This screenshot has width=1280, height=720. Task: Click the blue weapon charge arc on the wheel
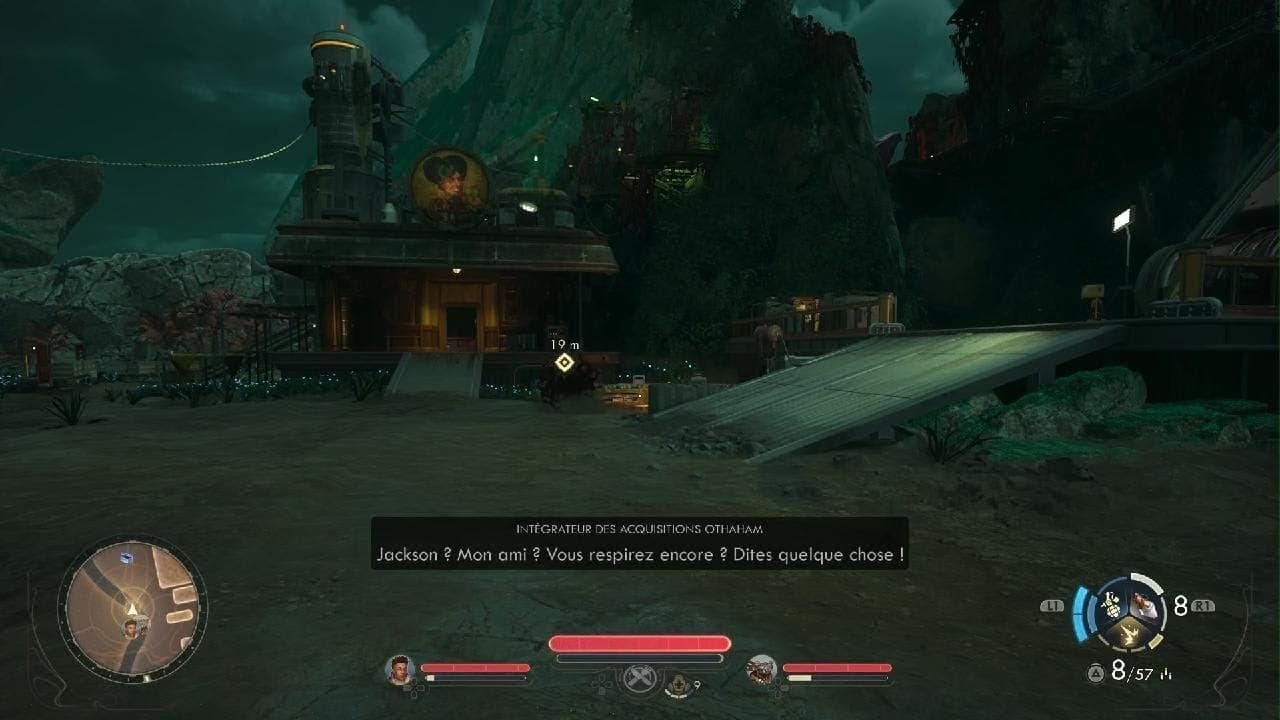1079,613
